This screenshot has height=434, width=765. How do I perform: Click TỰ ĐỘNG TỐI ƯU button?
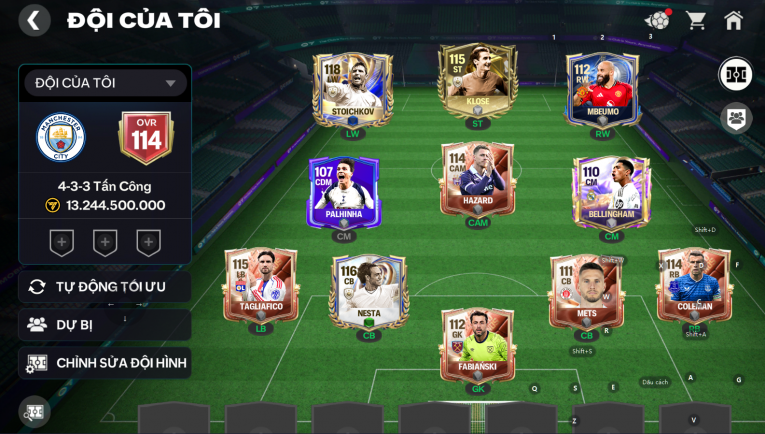pos(105,287)
